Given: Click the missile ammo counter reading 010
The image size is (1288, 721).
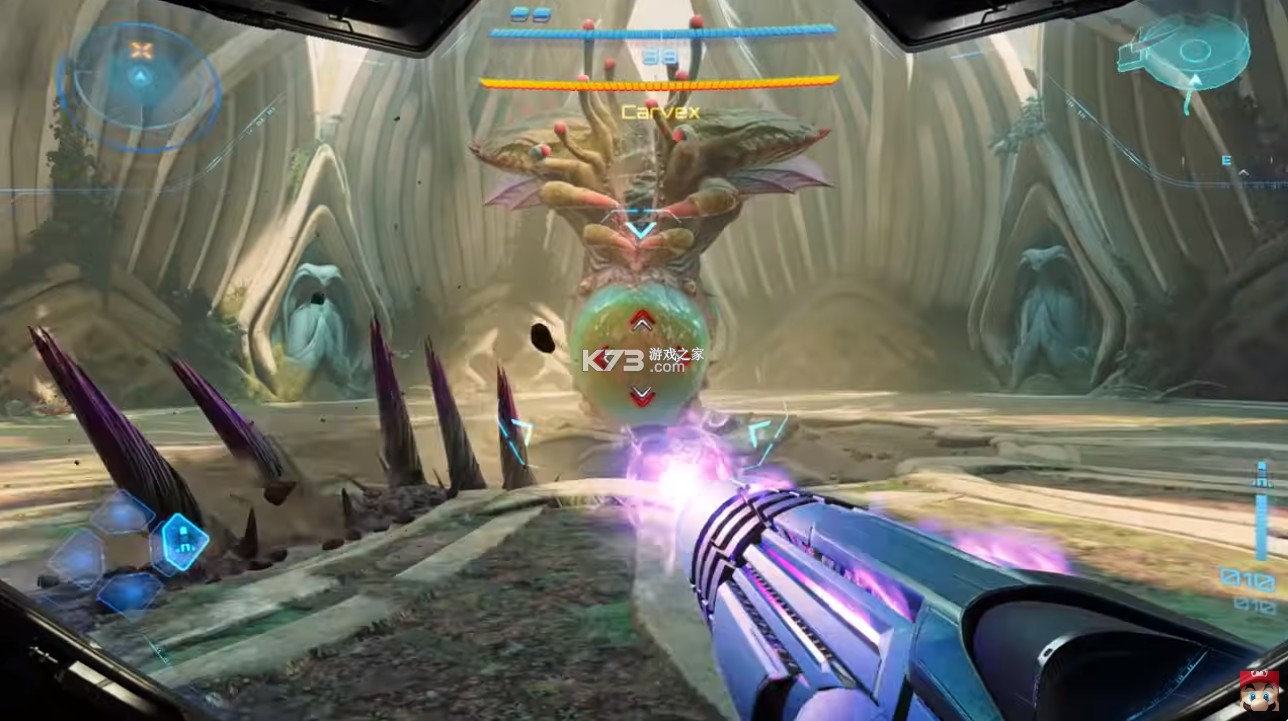Looking at the screenshot, I should (1247, 578).
